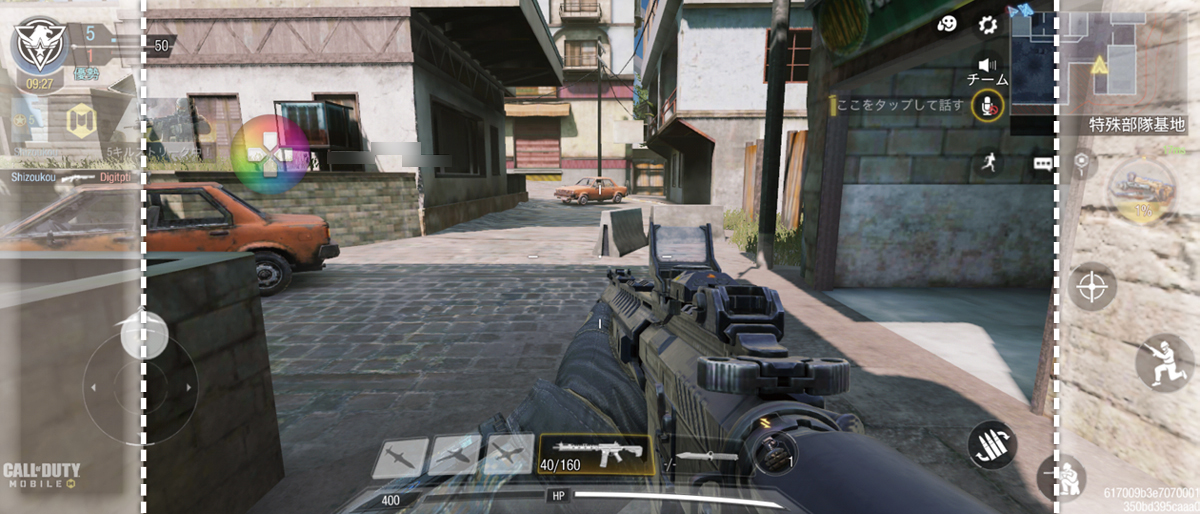Tap the muted microphone button
This screenshot has height=514, width=1200.
(987, 105)
